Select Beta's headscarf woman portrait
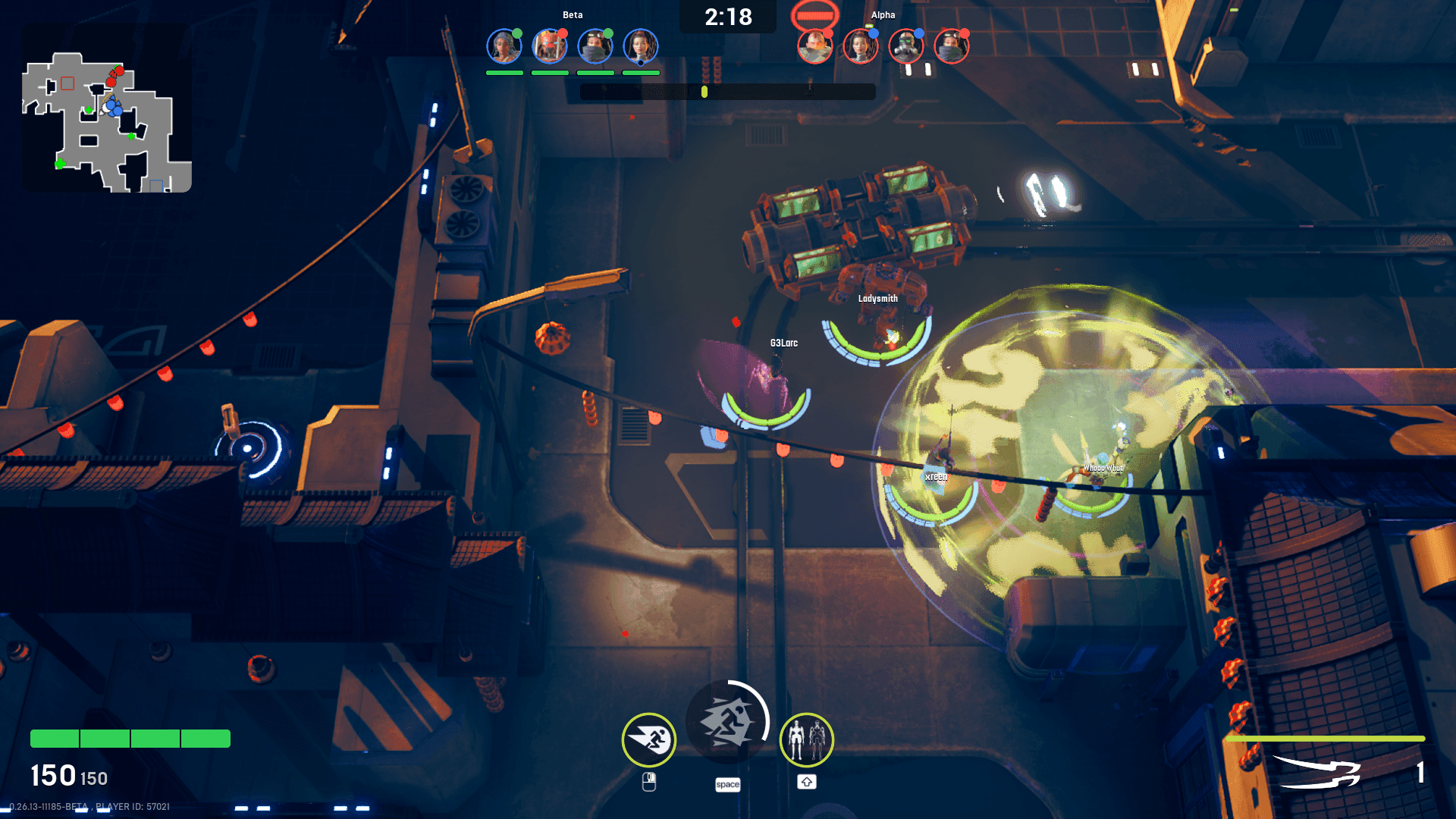Viewport: 1456px width, 819px height. (x=504, y=46)
